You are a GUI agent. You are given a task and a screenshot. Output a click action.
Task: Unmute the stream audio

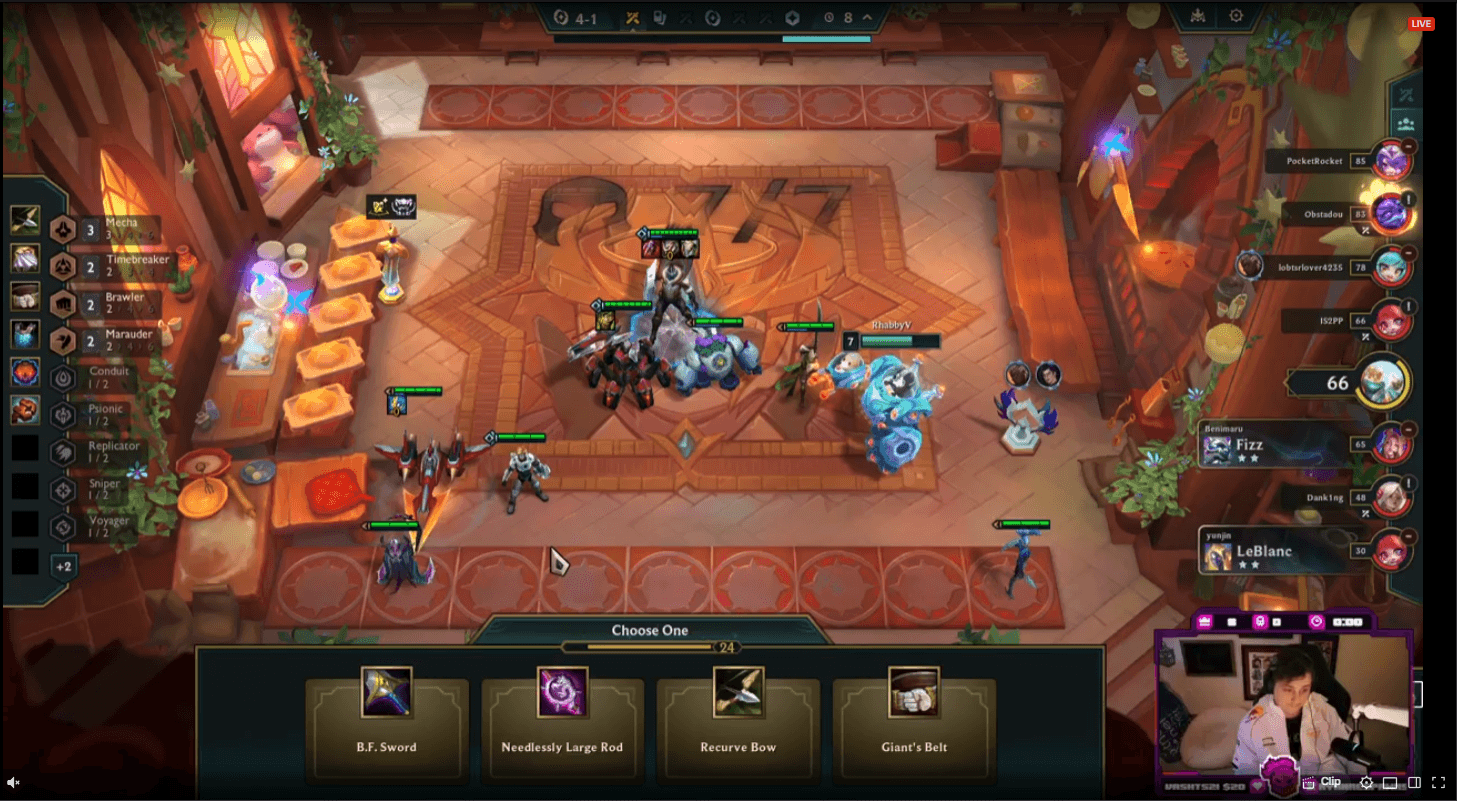14,782
